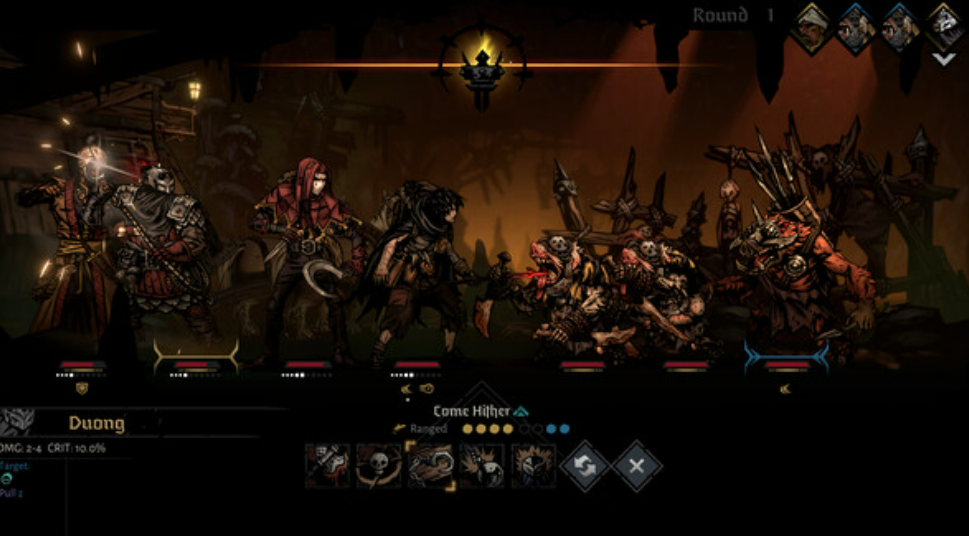The height and width of the screenshot is (536, 969).
Task: Select the hero with gold selection brackets
Action: point(196,270)
